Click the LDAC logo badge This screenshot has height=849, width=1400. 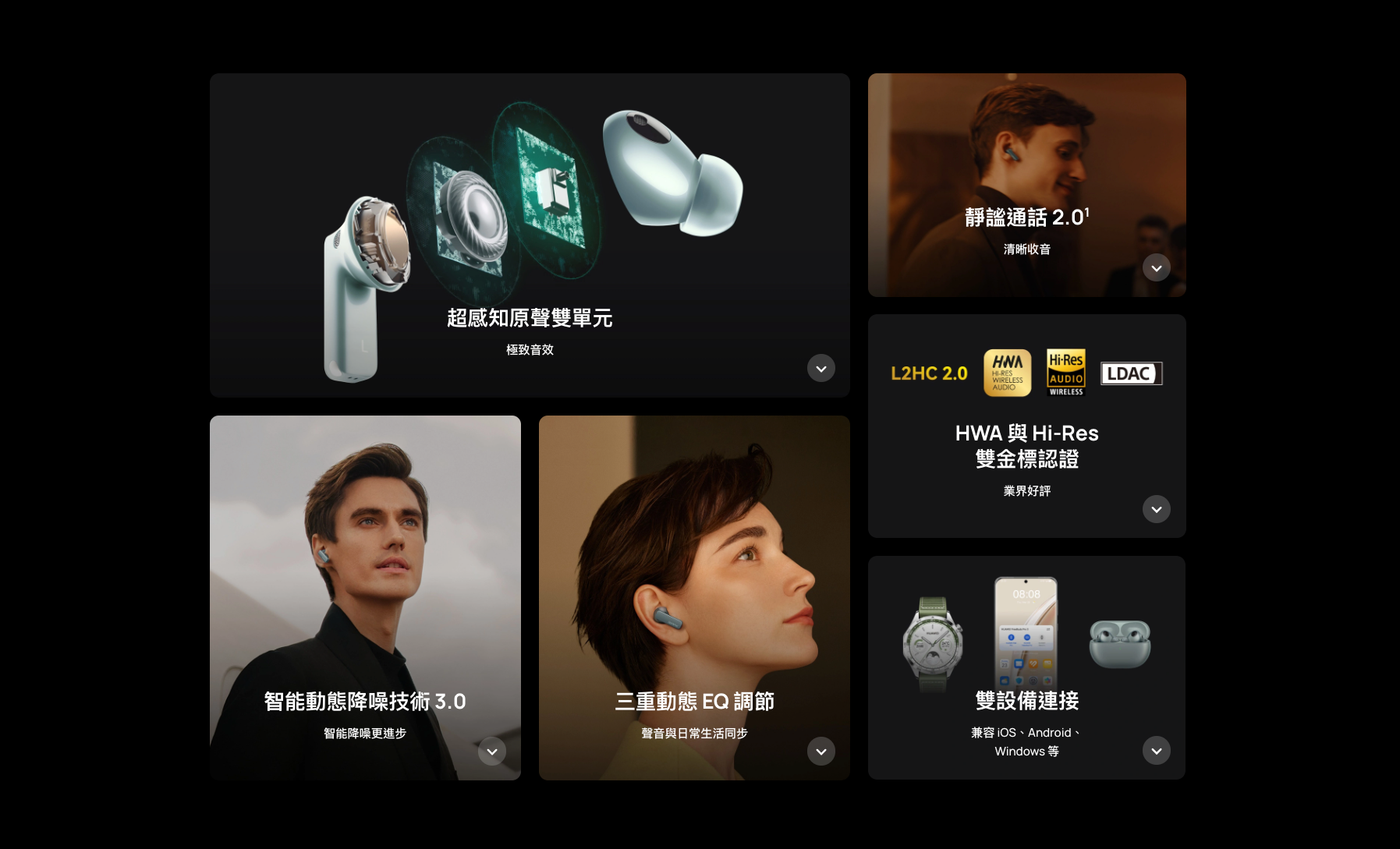tap(1130, 373)
